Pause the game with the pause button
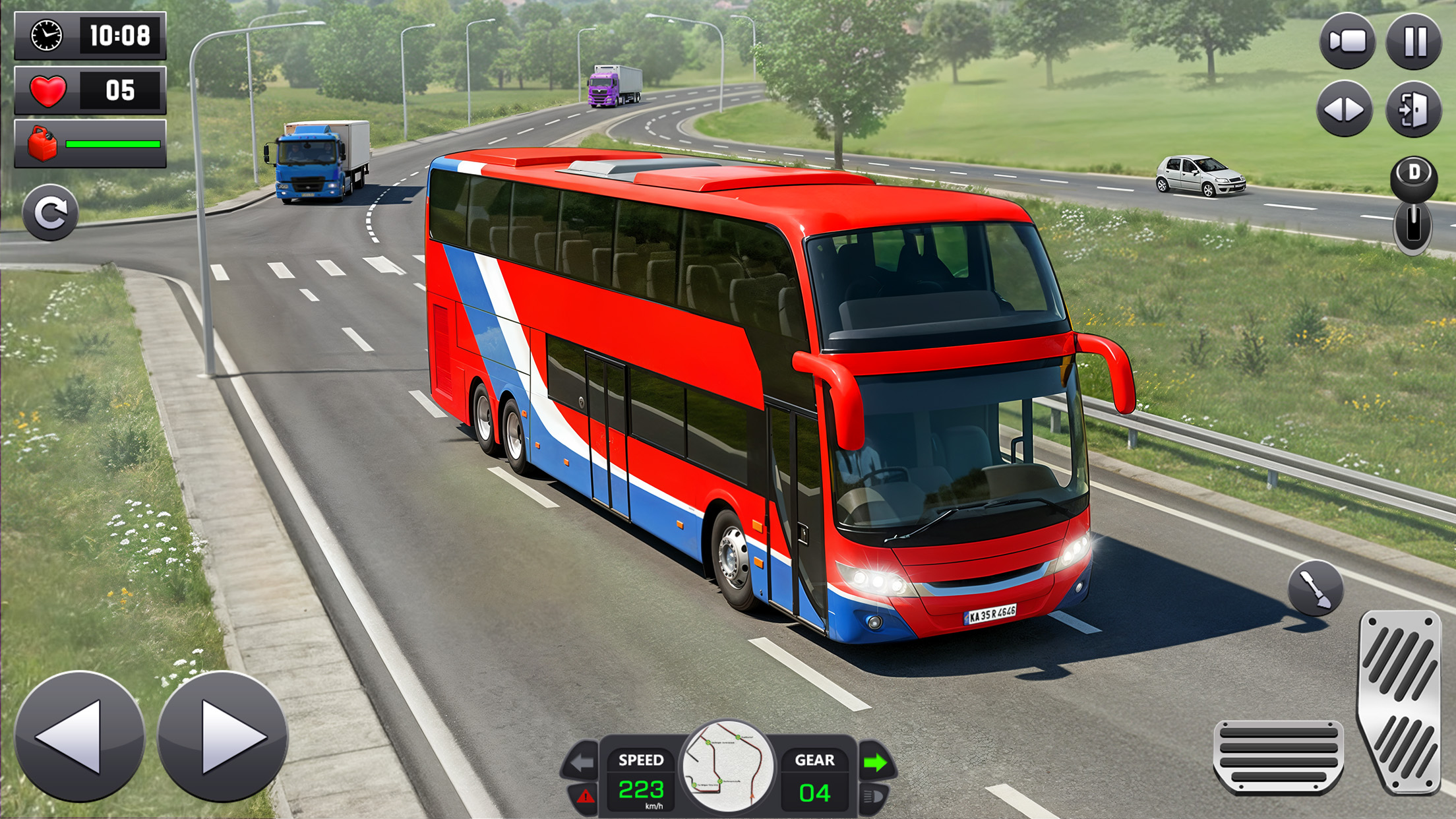Screen dimensions: 1456x819 coord(1414,42)
